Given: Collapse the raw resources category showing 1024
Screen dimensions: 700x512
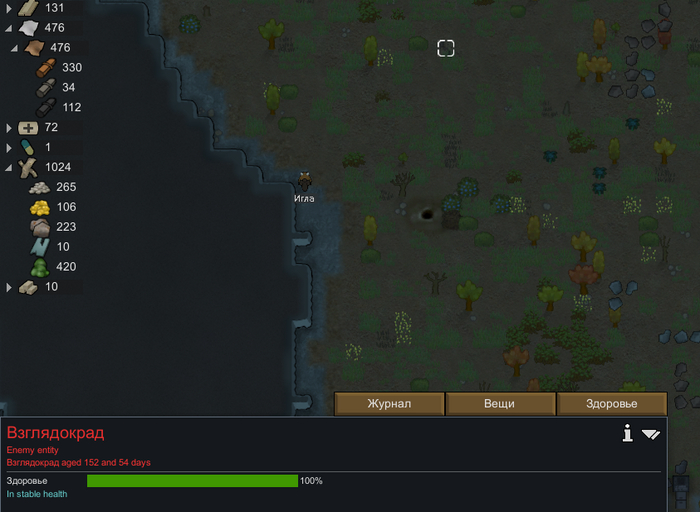Looking at the screenshot, I should tap(9, 168).
